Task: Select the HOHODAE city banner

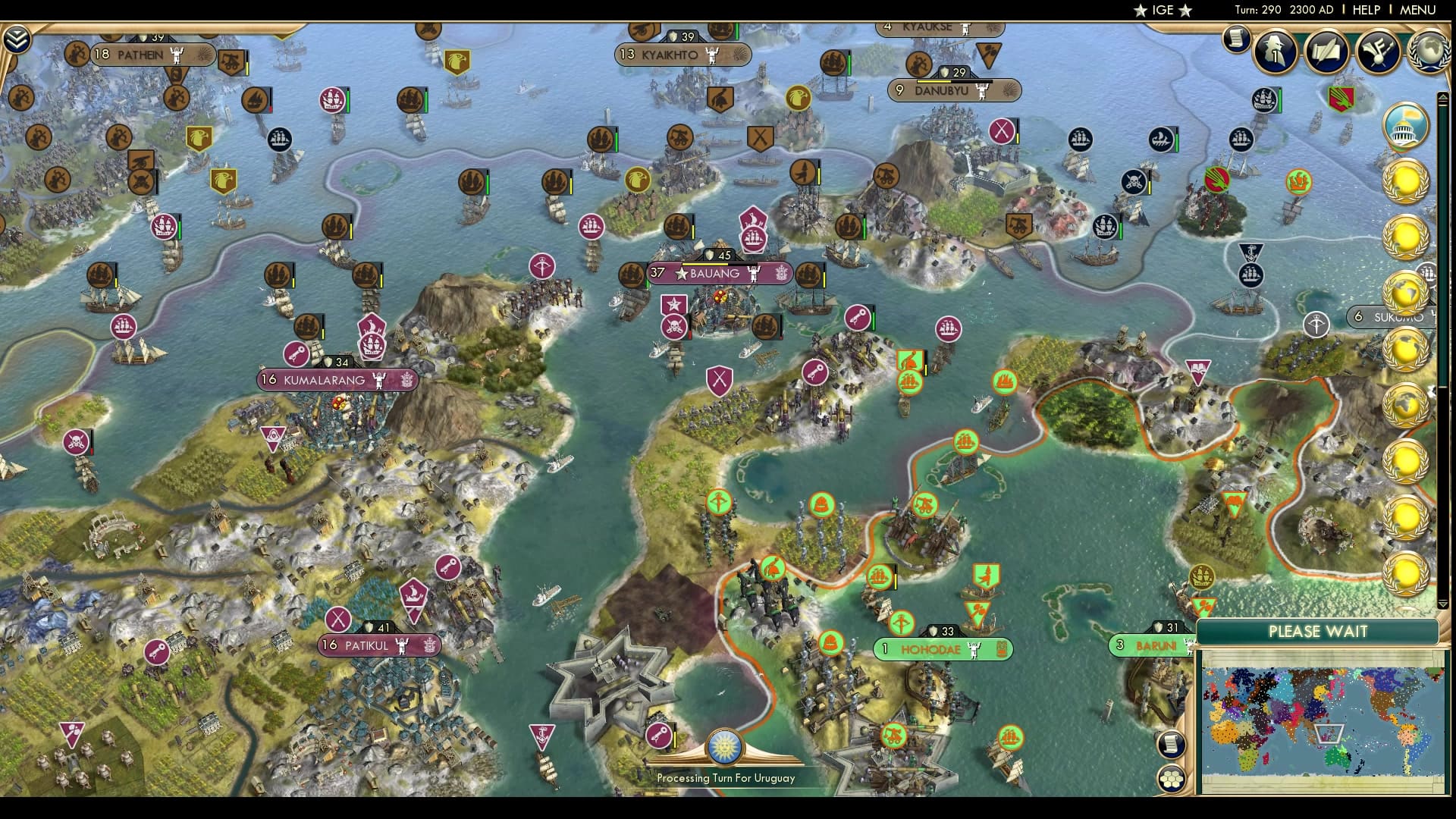Action: pyautogui.click(x=943, y=649)
